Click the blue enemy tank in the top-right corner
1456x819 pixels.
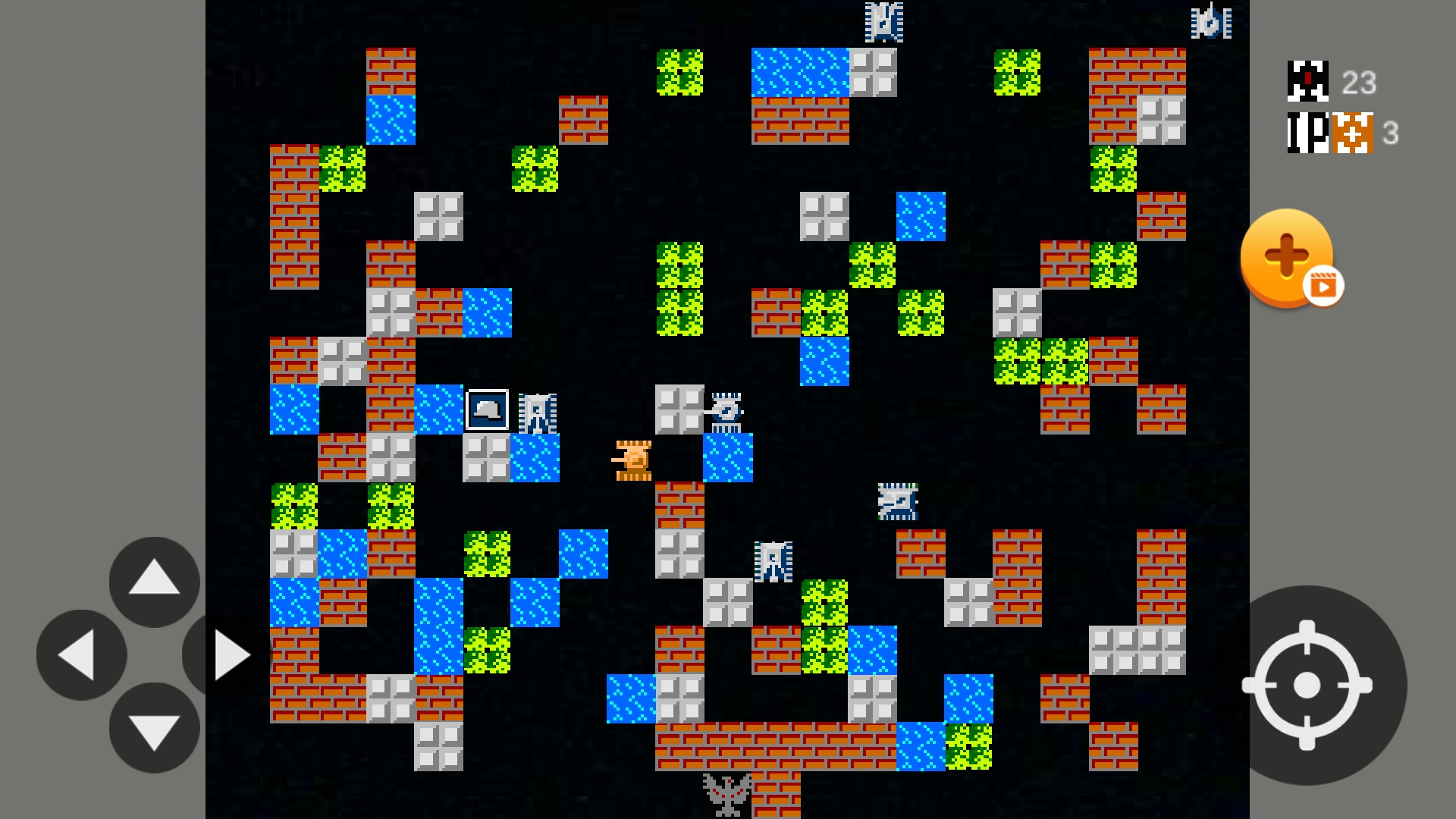click(x=1211, y=23)
